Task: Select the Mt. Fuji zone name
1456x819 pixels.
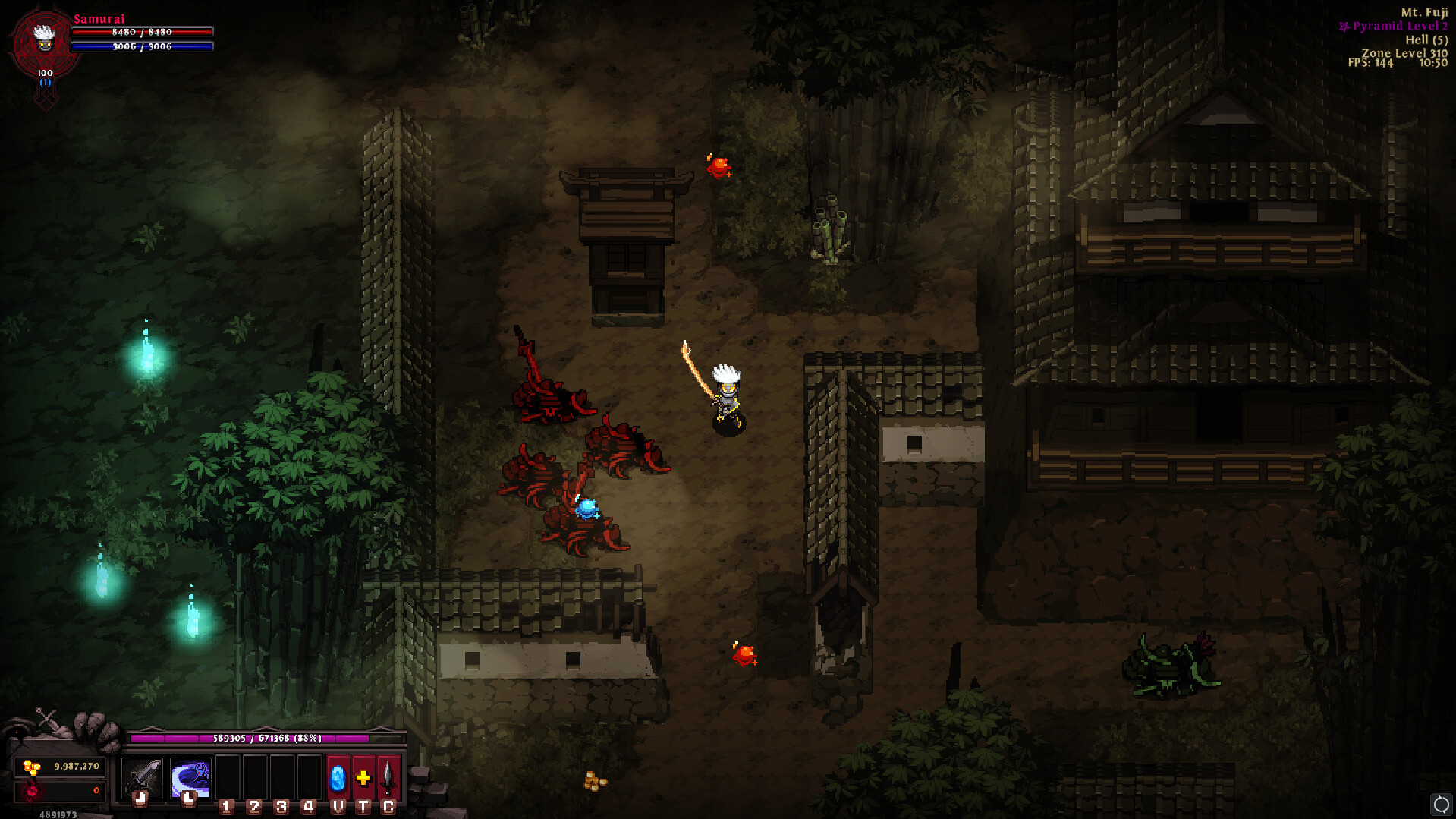Action: click(1424, 11)
